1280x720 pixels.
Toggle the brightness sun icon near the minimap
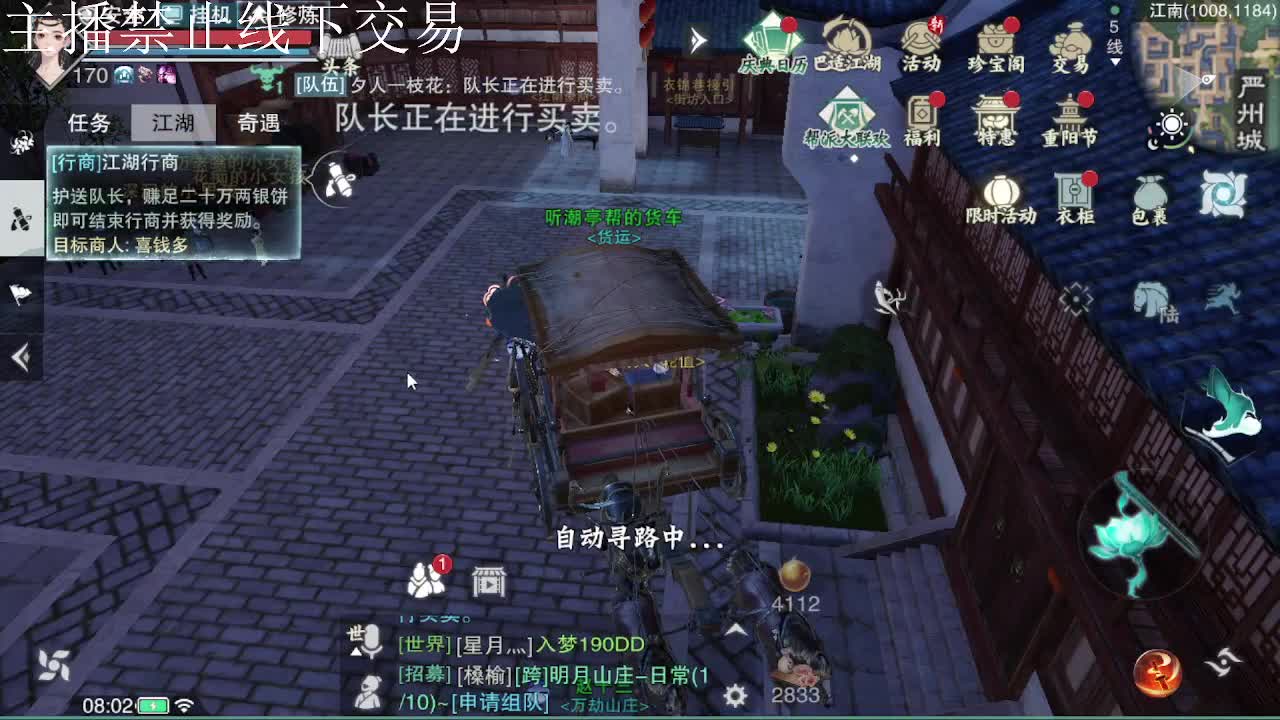[1172, 125]
